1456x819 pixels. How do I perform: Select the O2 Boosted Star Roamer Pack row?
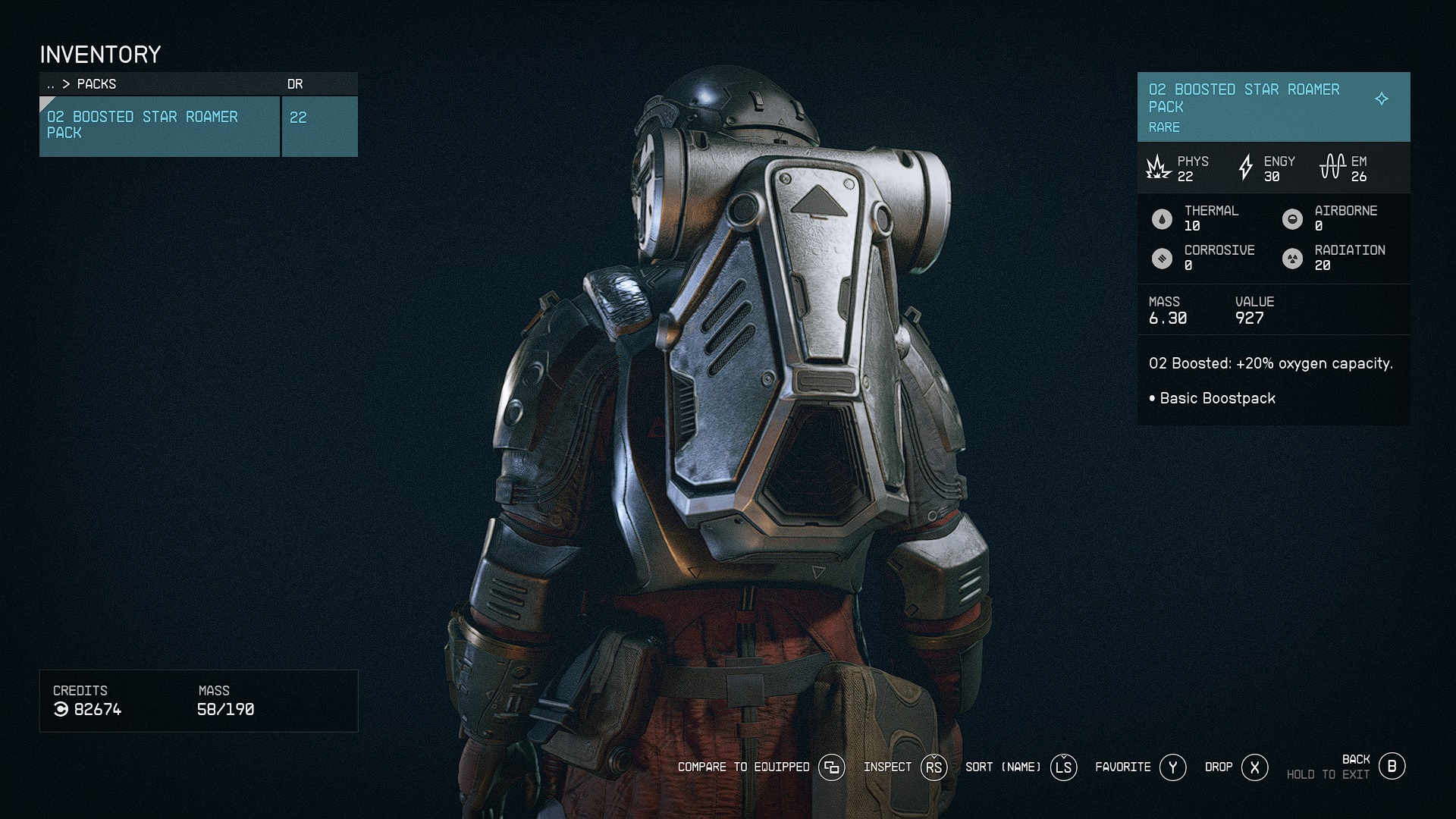[x=159, y=126]
